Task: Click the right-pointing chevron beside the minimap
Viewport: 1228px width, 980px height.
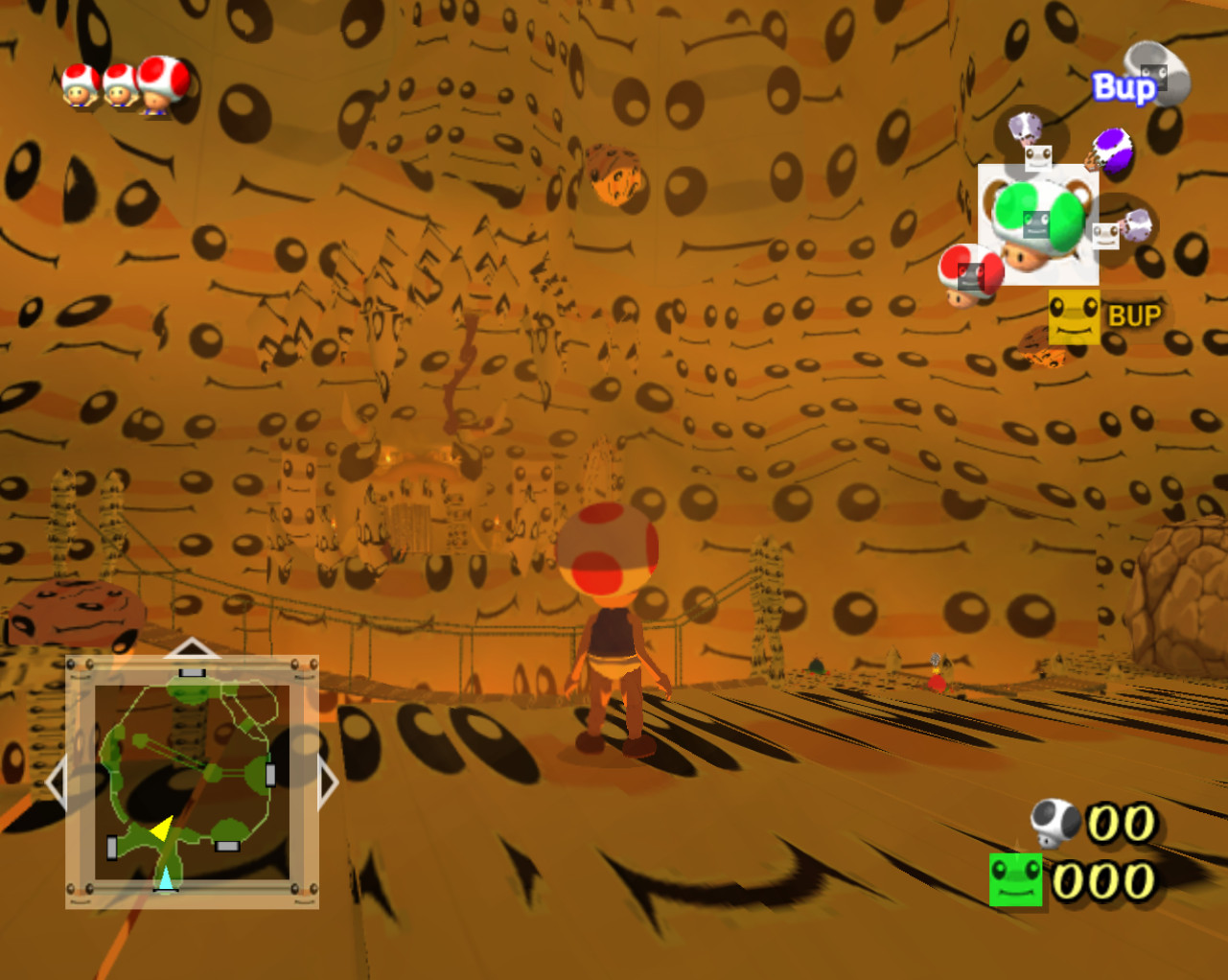Action: (x=329, y=782)
